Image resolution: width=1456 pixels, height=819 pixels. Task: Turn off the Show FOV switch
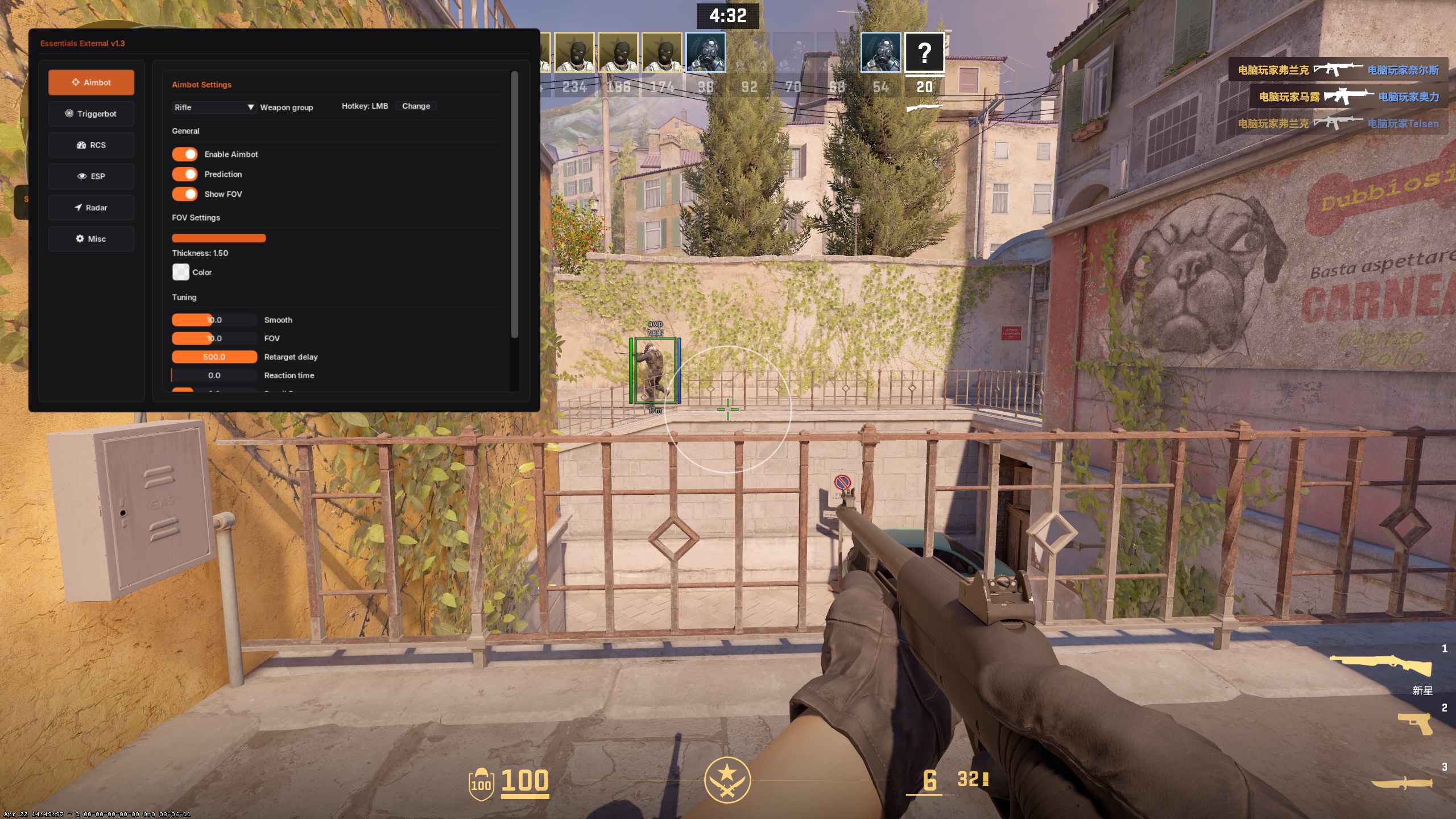tap(185, 194)
